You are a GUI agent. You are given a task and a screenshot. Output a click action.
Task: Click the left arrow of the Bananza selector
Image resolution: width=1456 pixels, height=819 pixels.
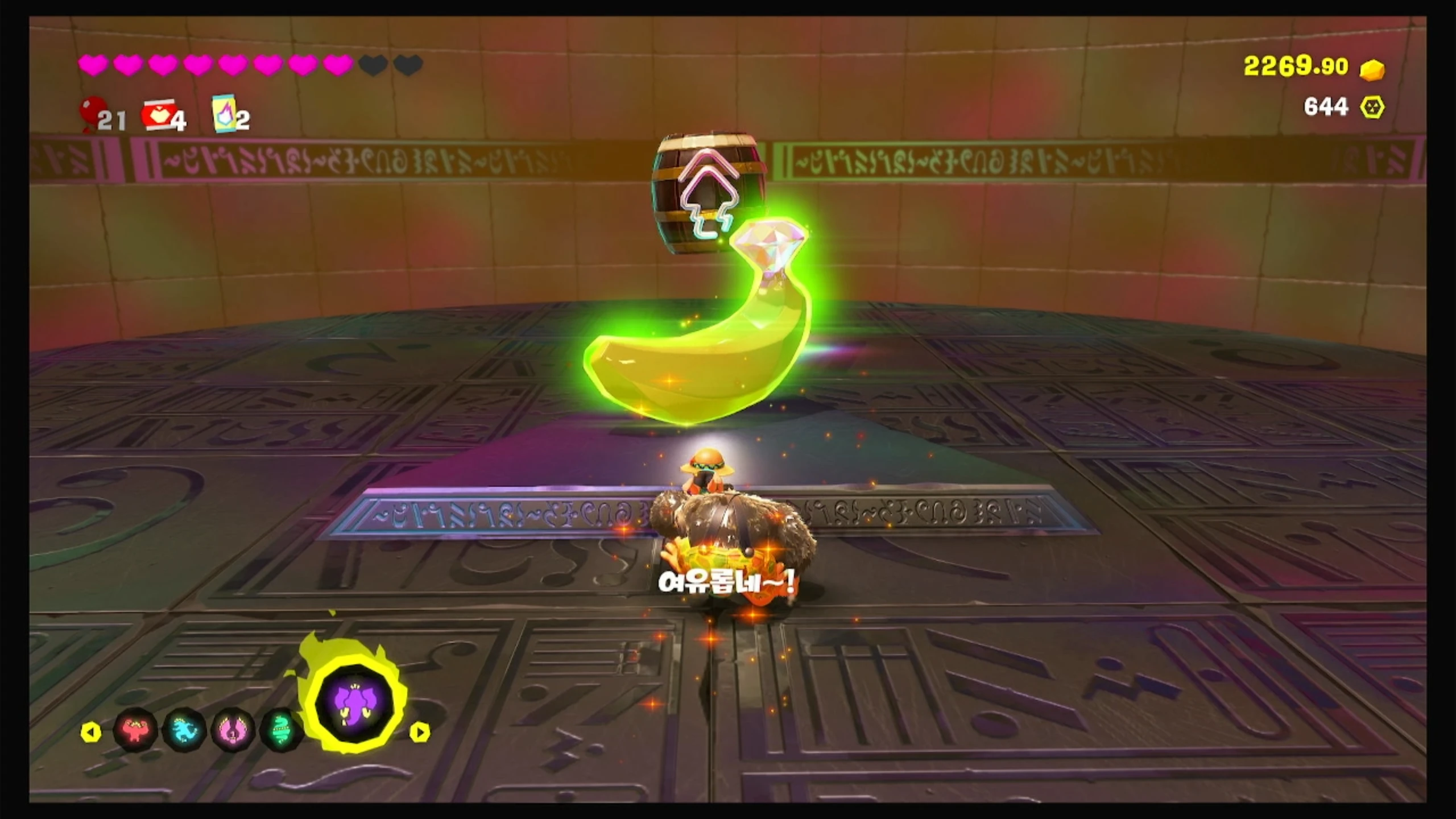[x=91, y=732]
